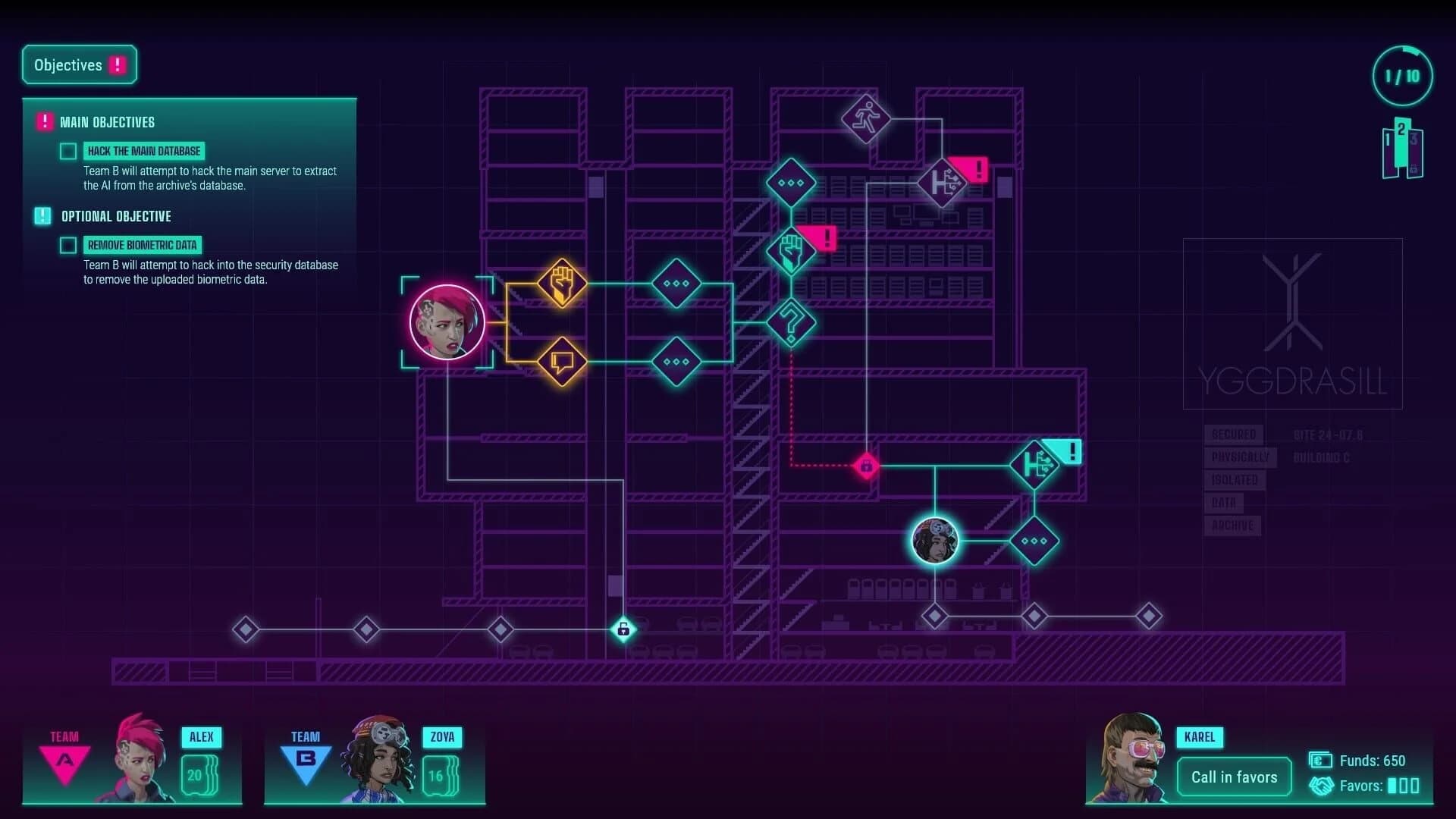1456x819 pixels.
Task: Toggle the Objectives alert indicator
Action: click(117, 64)
